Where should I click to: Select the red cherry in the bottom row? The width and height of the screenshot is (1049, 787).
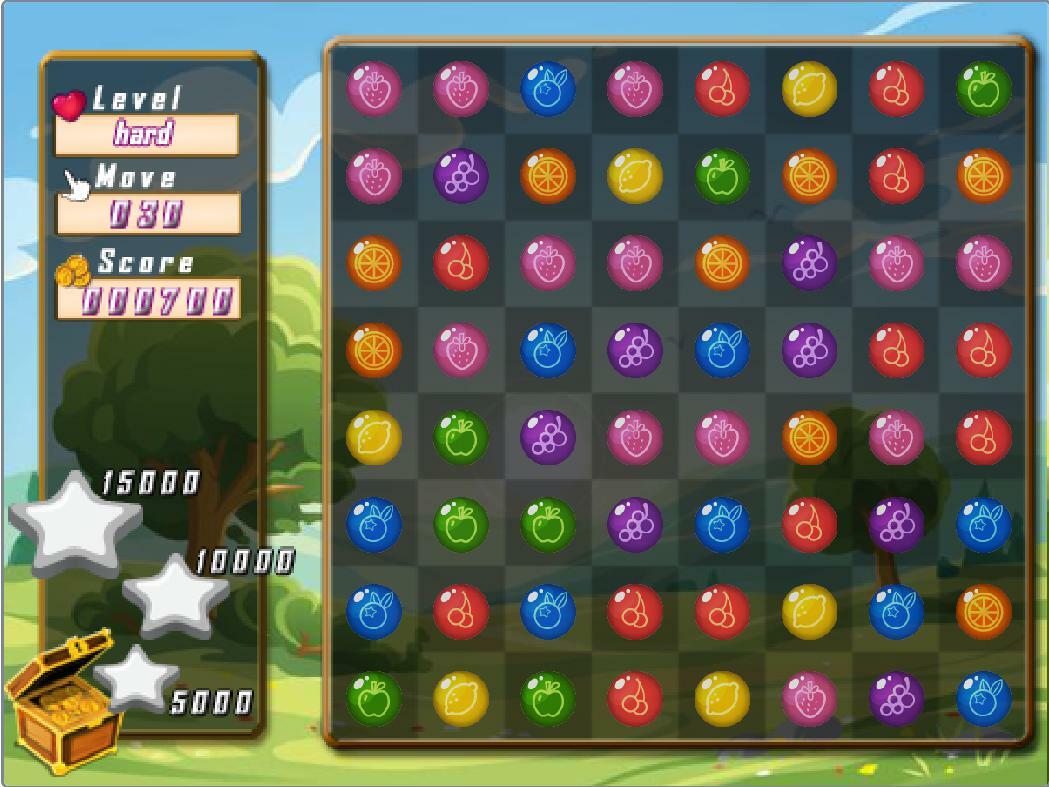tap(635, 698)
